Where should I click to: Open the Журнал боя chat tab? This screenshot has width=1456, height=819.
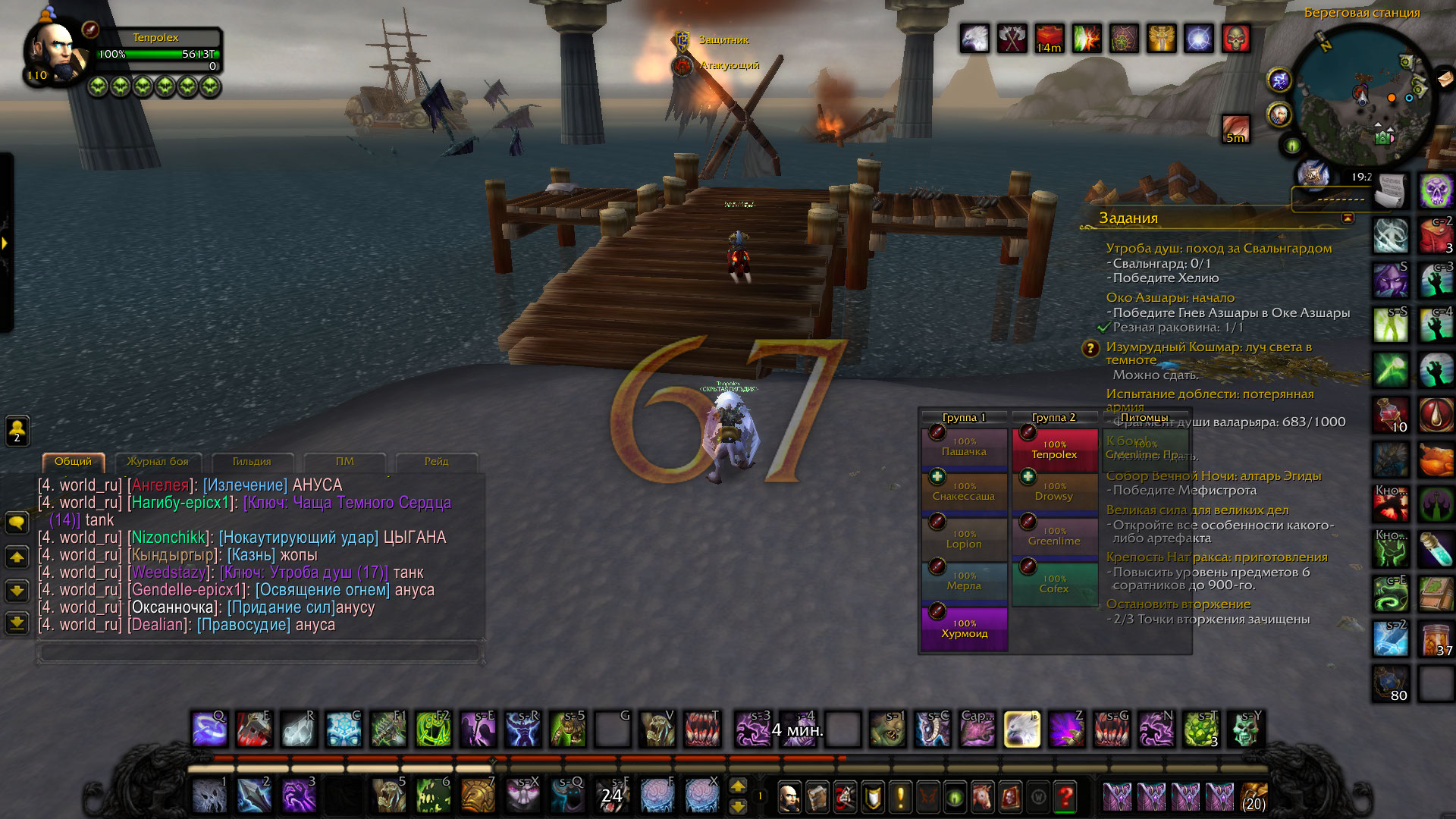(x=158, y=462)
